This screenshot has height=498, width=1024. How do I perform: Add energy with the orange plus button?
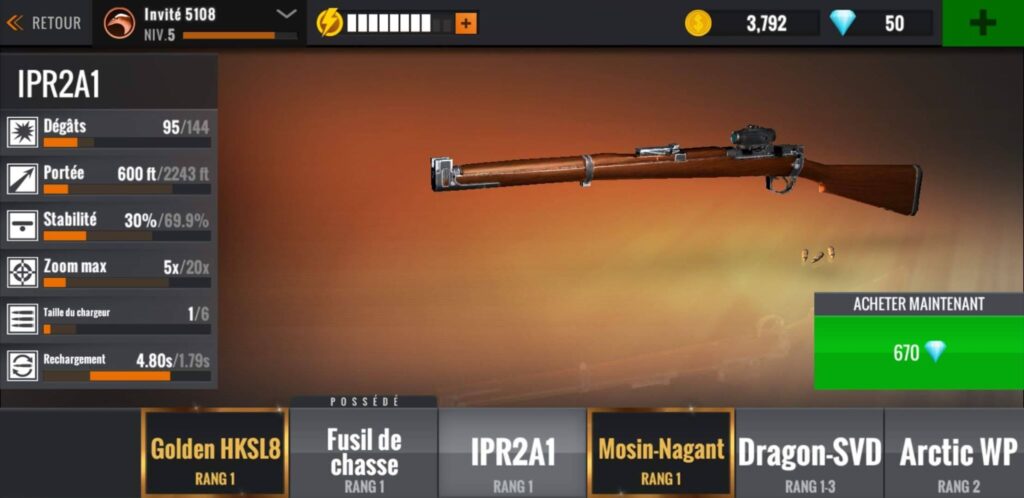click(466, 22)
